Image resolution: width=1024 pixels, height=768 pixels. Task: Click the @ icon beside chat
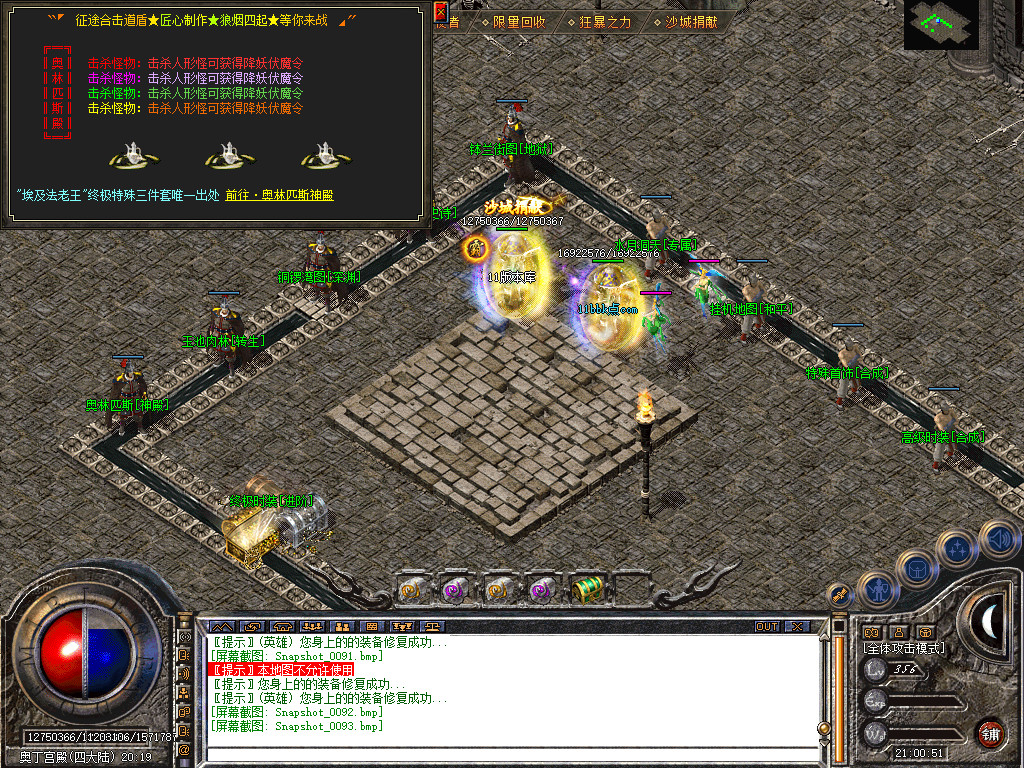click(185, 749)
